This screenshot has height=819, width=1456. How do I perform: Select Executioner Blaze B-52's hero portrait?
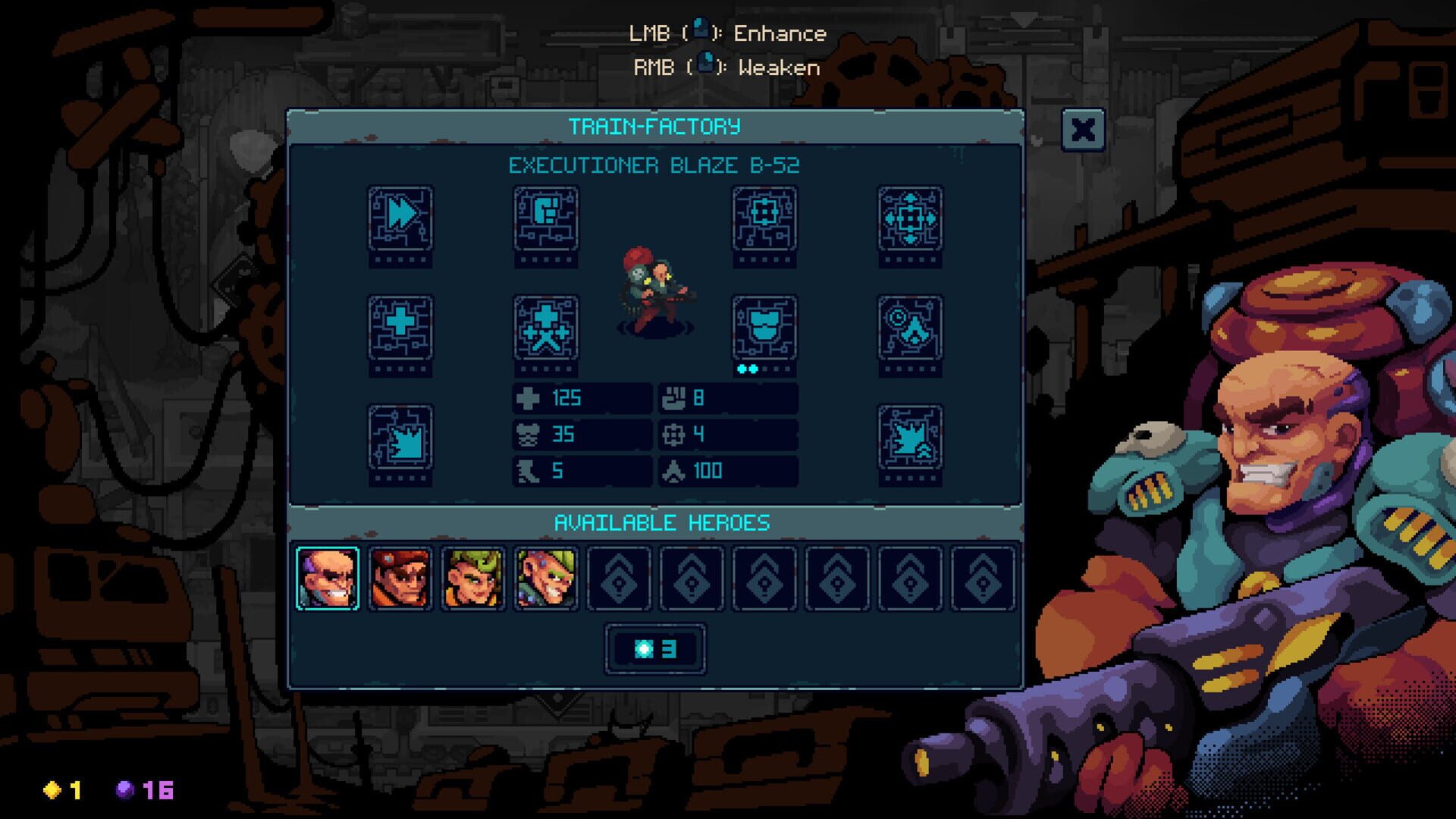tap(328, 579)
